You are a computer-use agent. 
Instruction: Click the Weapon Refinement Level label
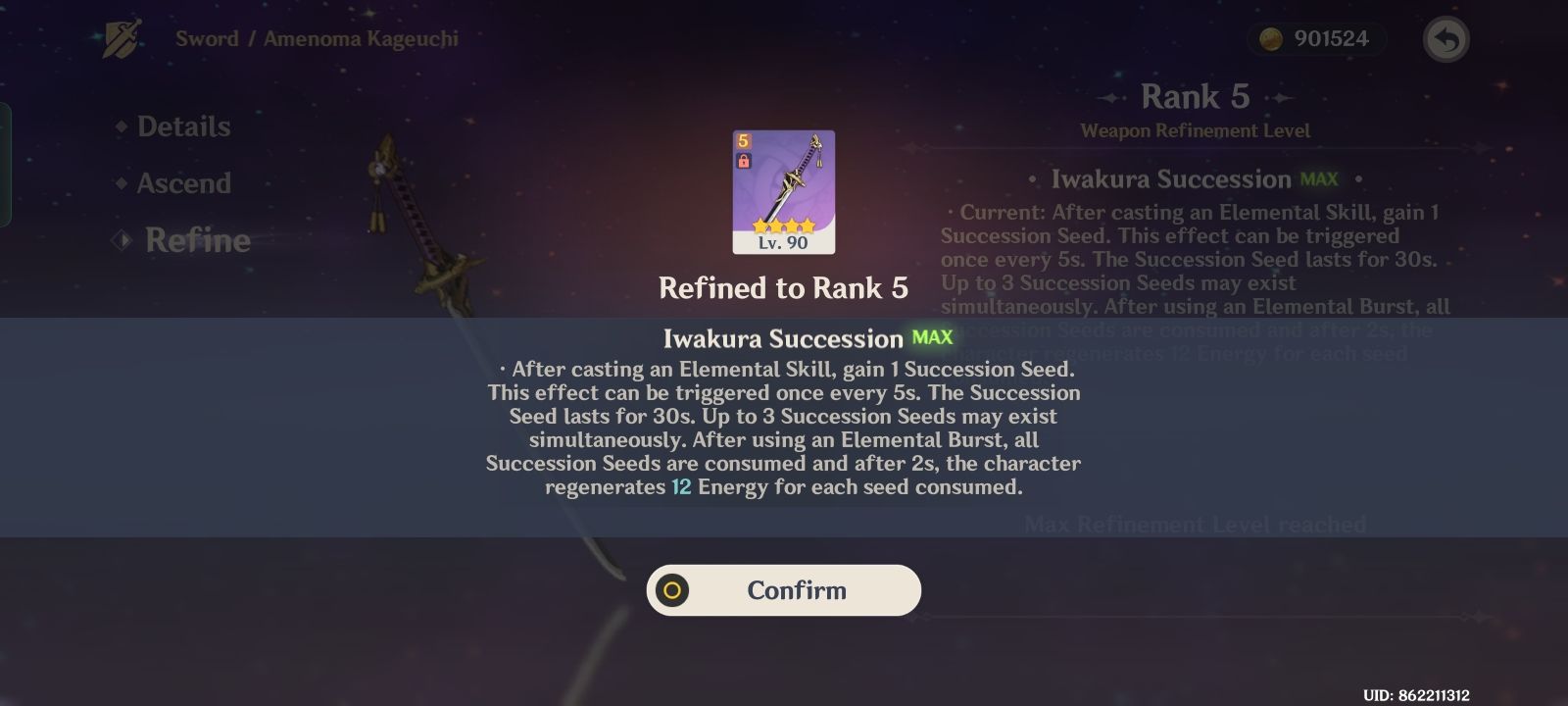(1197, 128)
